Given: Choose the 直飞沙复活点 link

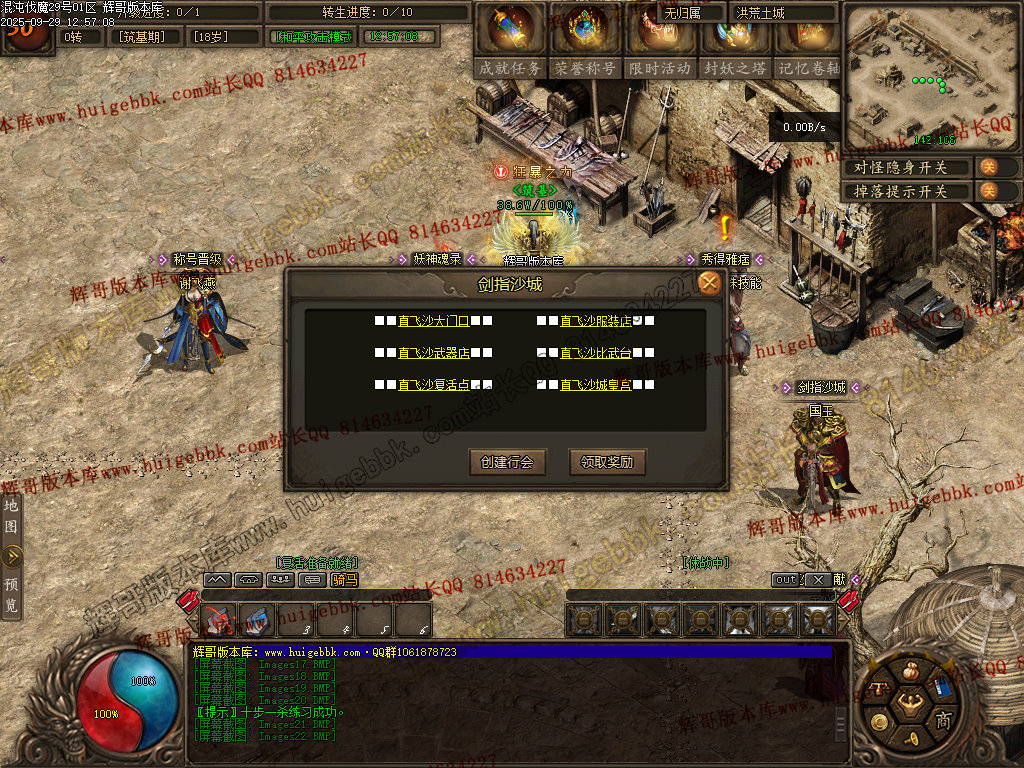Looking at the screenshot, I should click(x=434, y=385).
